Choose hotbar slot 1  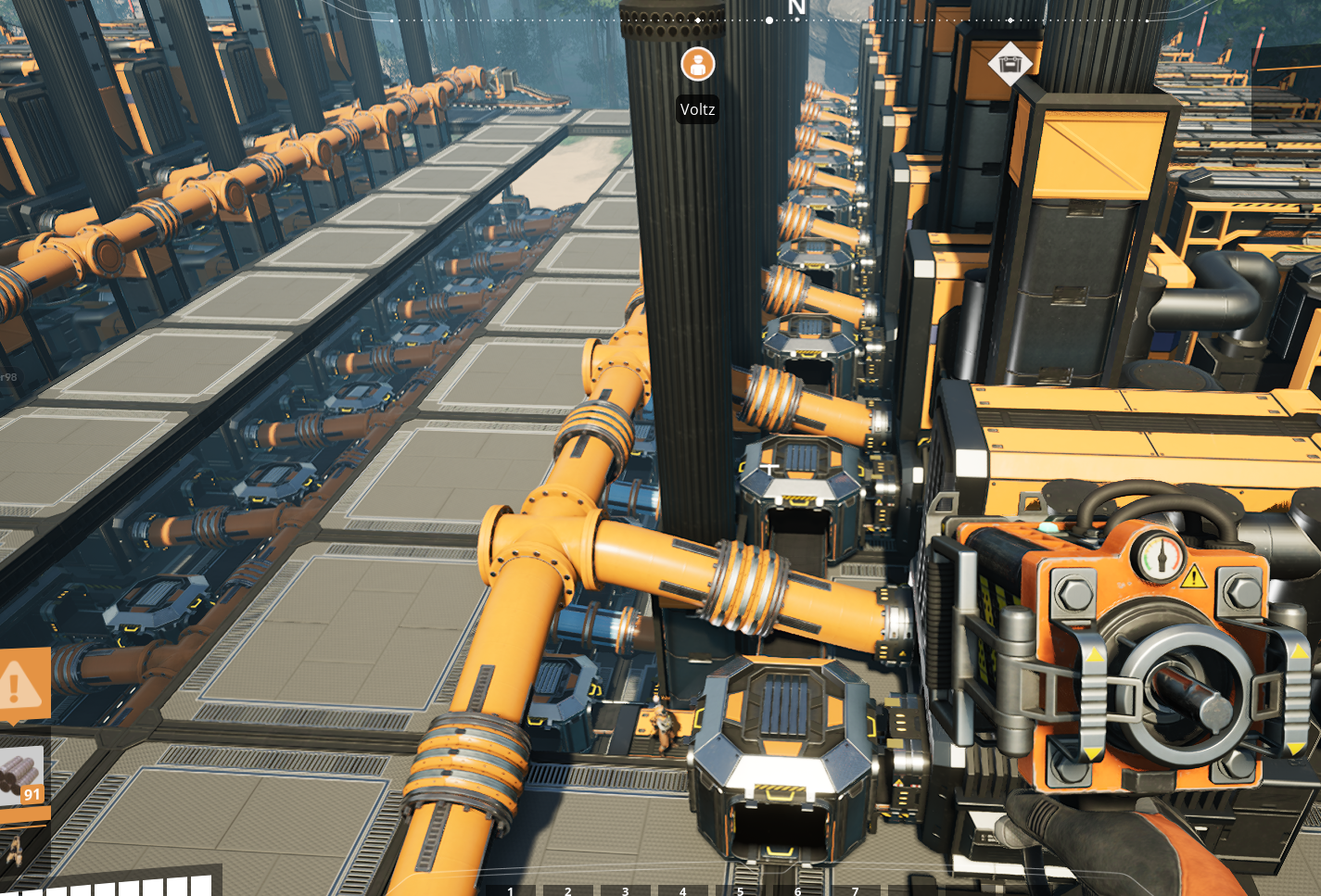click(511, 890)
